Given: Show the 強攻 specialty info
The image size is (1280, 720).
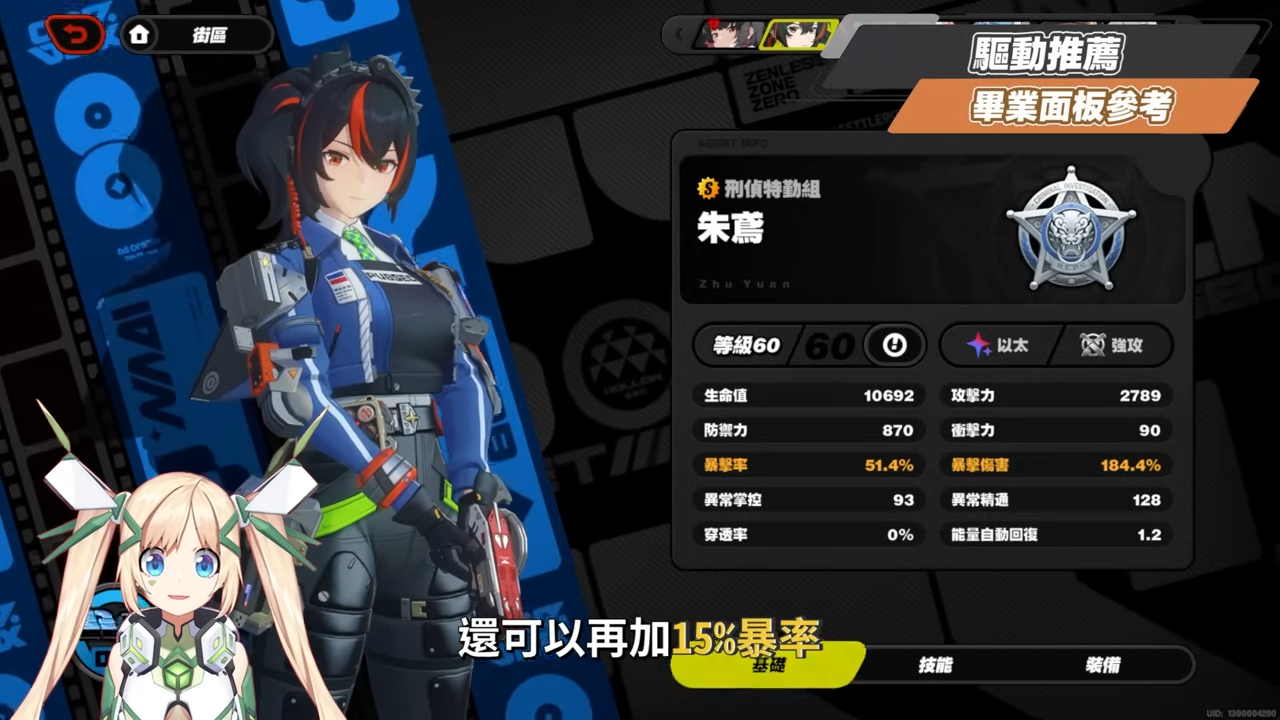Looking at the screenshot, I should tap(1113, 346).
